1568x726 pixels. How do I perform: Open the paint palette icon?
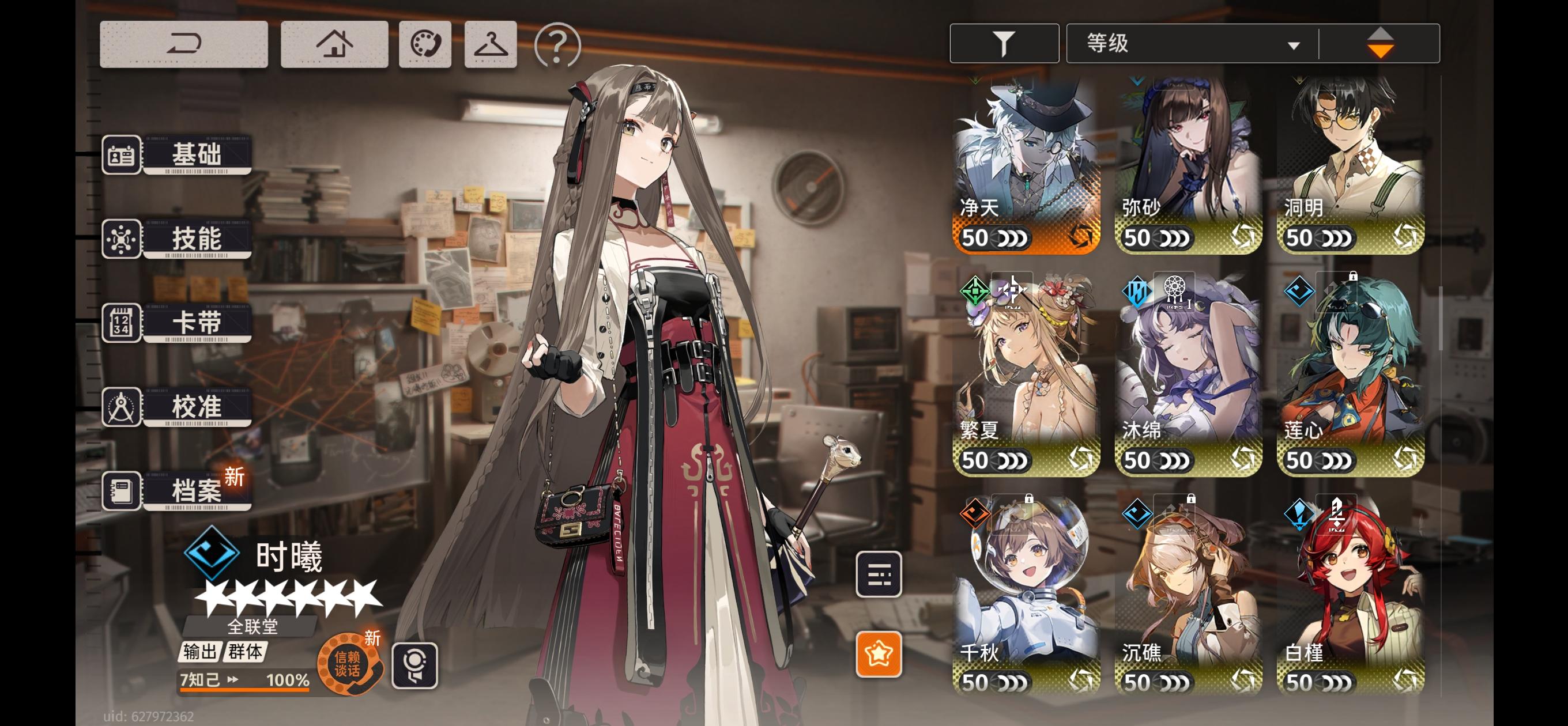(425, 44)
